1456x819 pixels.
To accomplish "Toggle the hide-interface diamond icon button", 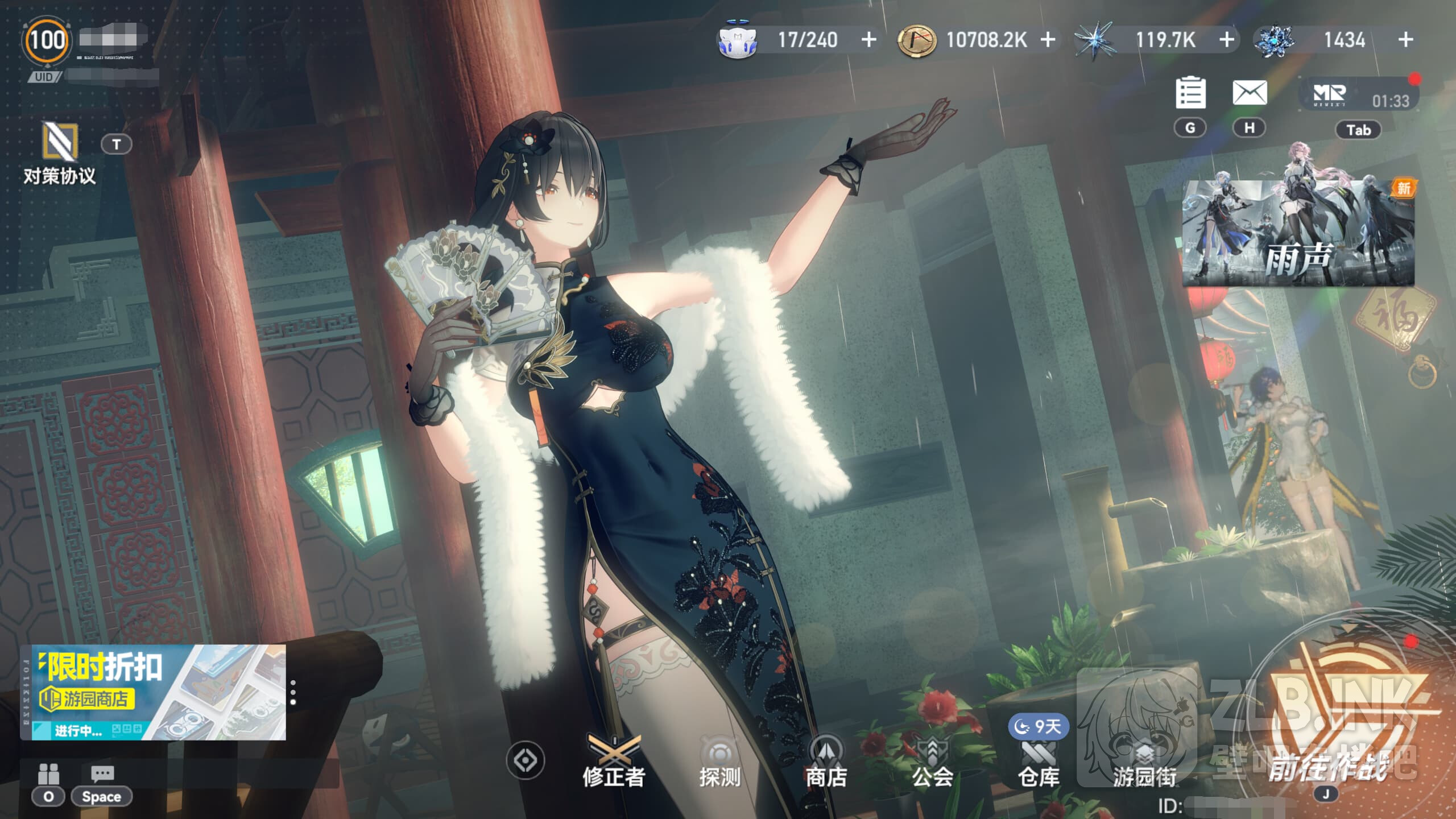I will pyautogui.click(x=525, y=760).
